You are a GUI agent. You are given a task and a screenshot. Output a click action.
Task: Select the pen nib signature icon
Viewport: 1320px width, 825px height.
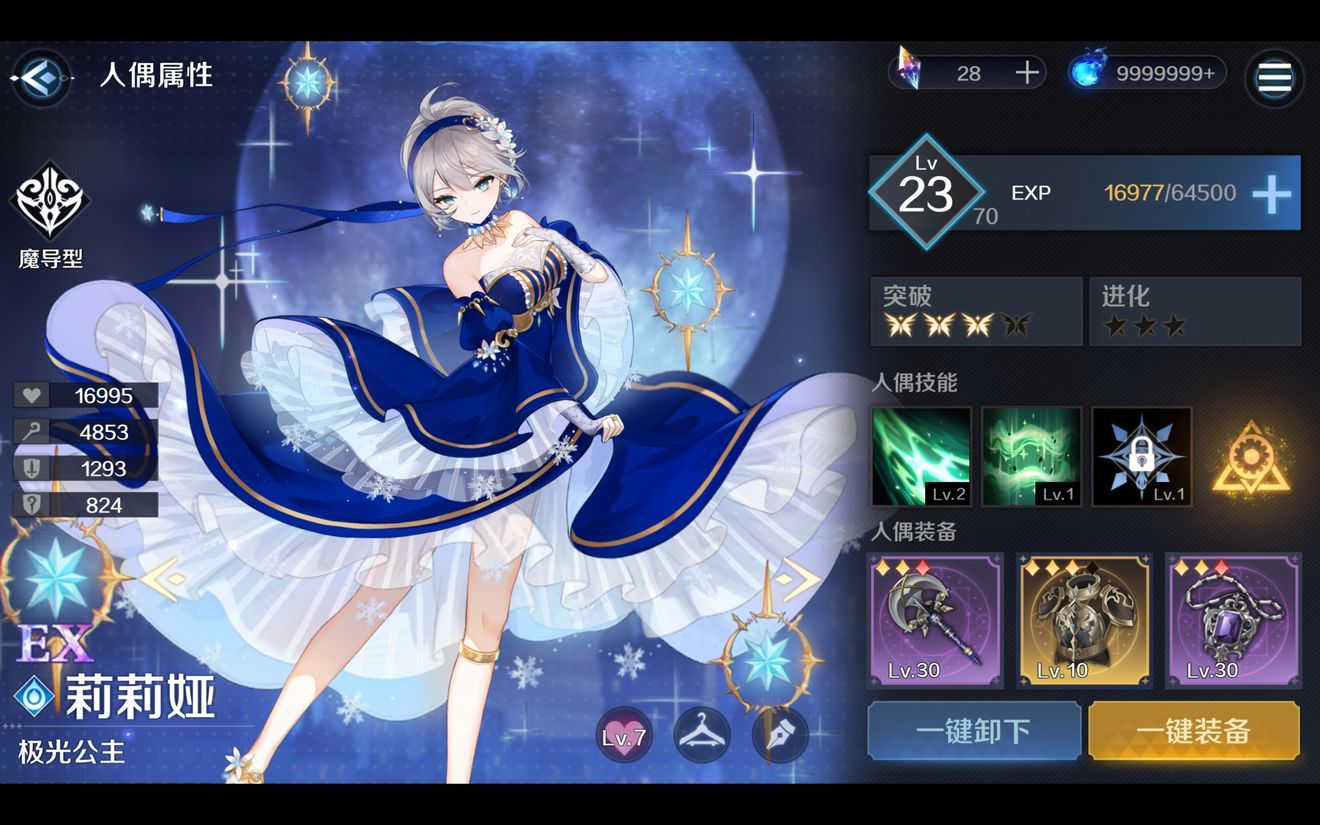coord(780,735)
